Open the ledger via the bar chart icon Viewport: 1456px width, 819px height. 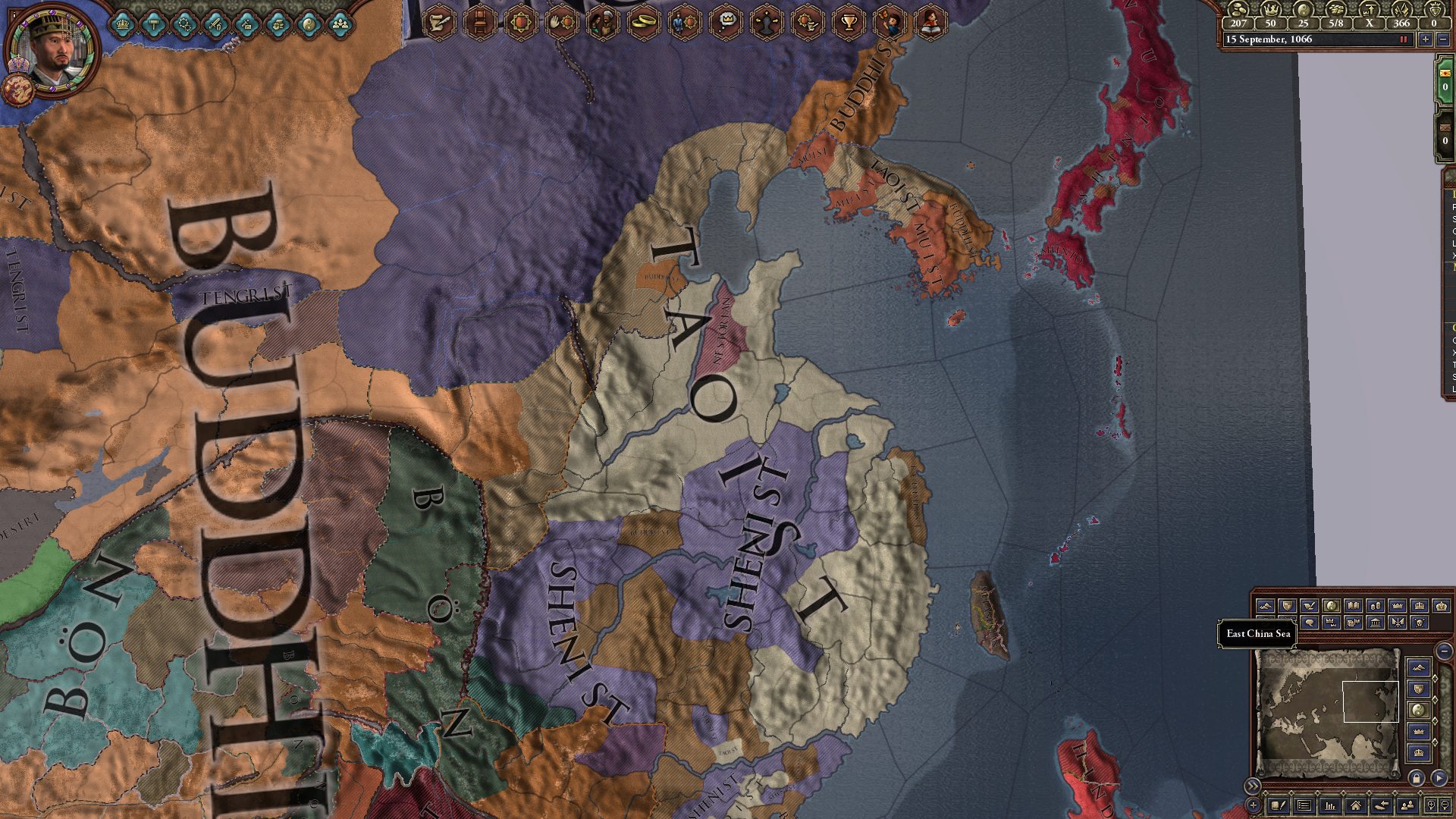1330,805
